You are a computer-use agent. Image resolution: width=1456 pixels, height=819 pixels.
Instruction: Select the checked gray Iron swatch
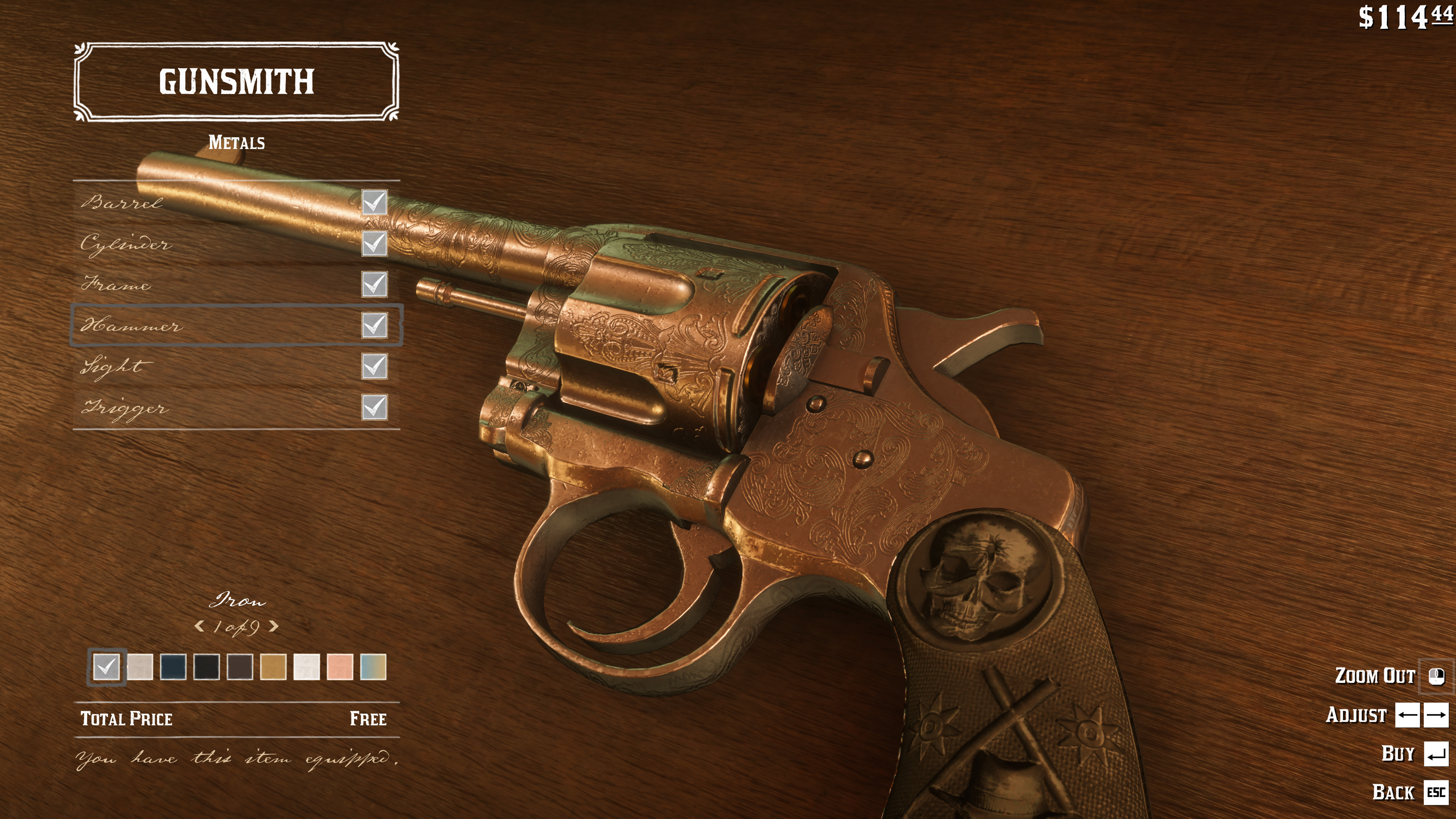pos(106,667)
